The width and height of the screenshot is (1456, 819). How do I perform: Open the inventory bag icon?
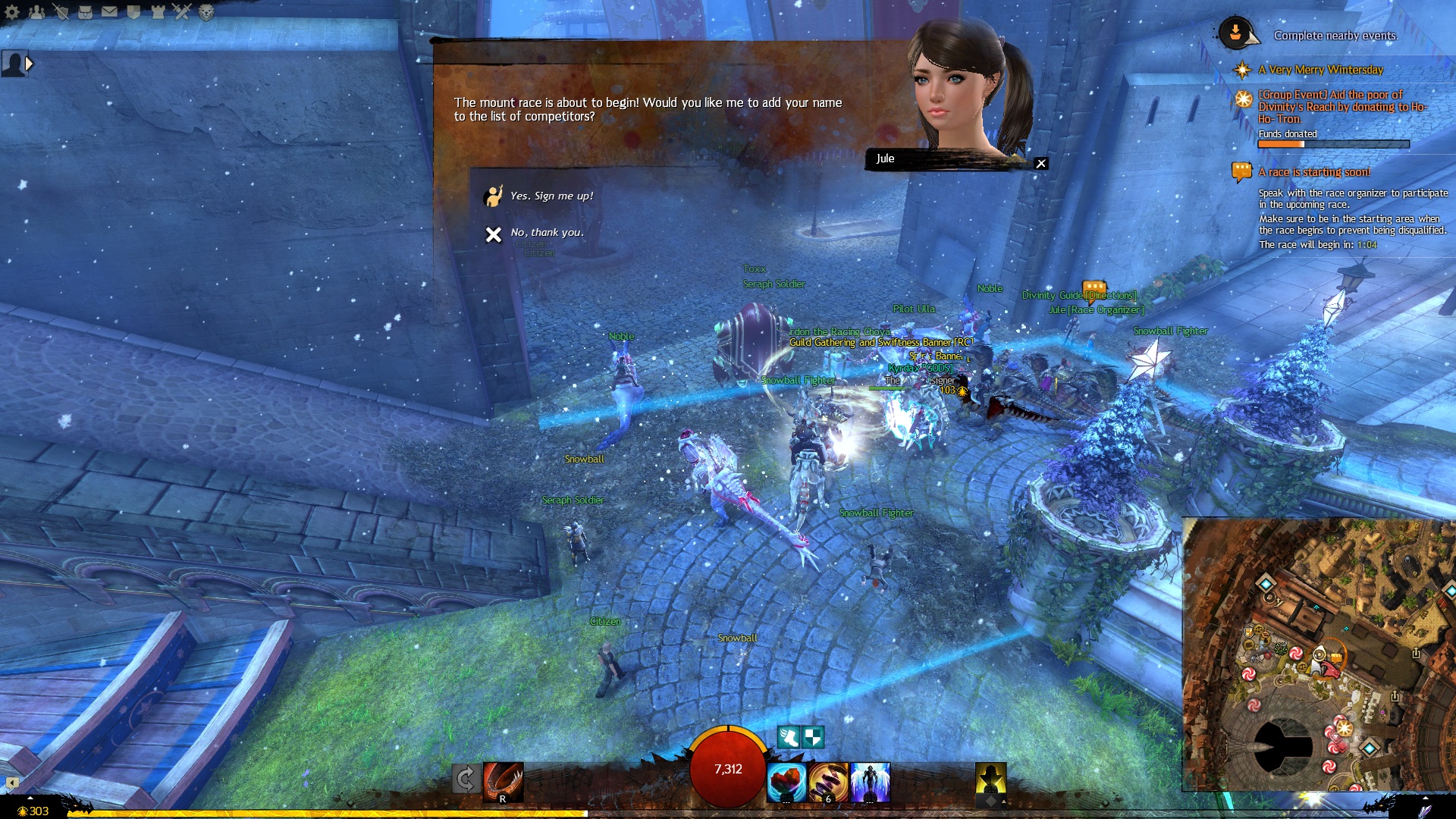[85, 11]
